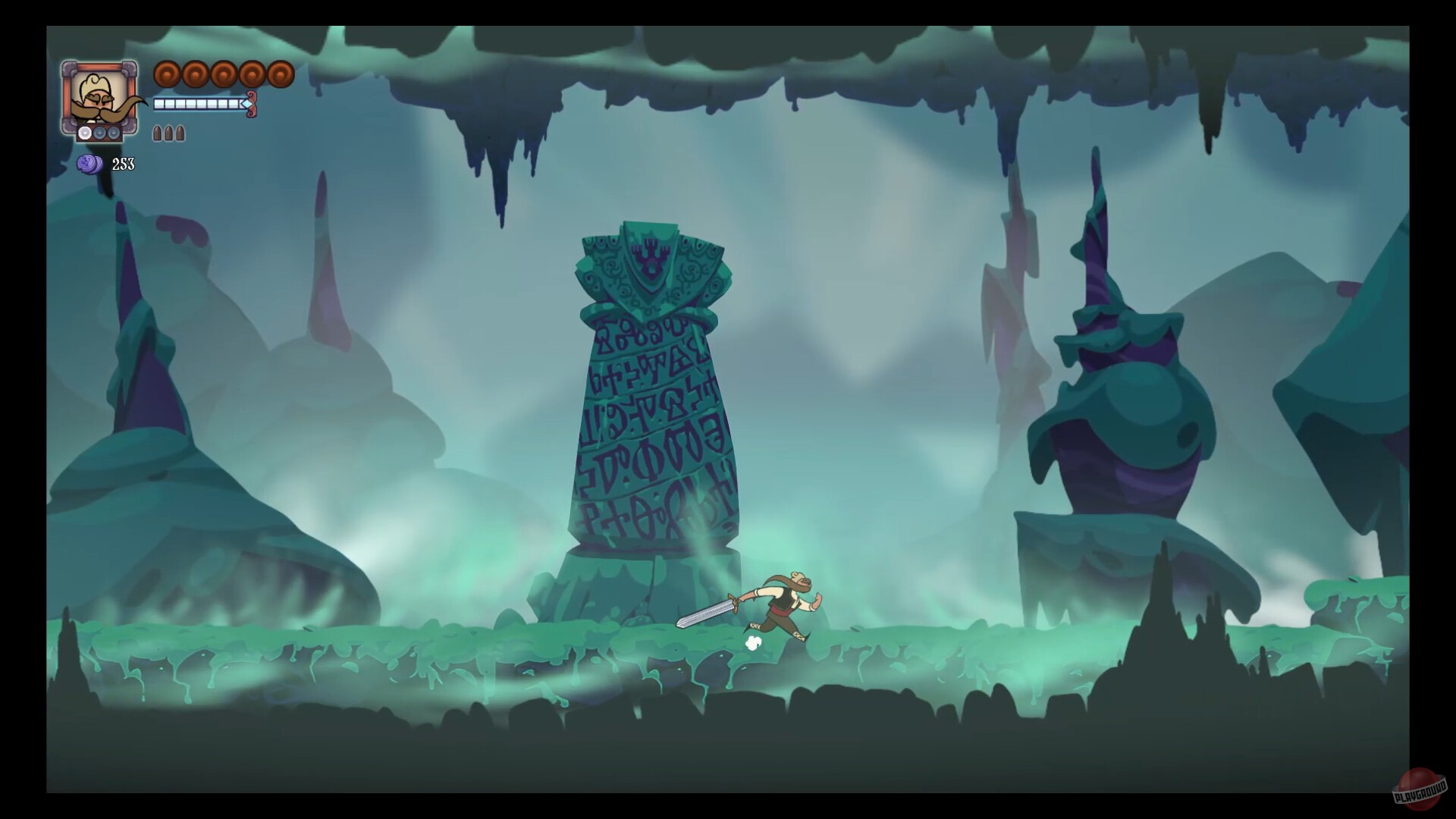The image size is (1456, 819).
Task: Click the third bronze health medallion
Action: (224, 74)
